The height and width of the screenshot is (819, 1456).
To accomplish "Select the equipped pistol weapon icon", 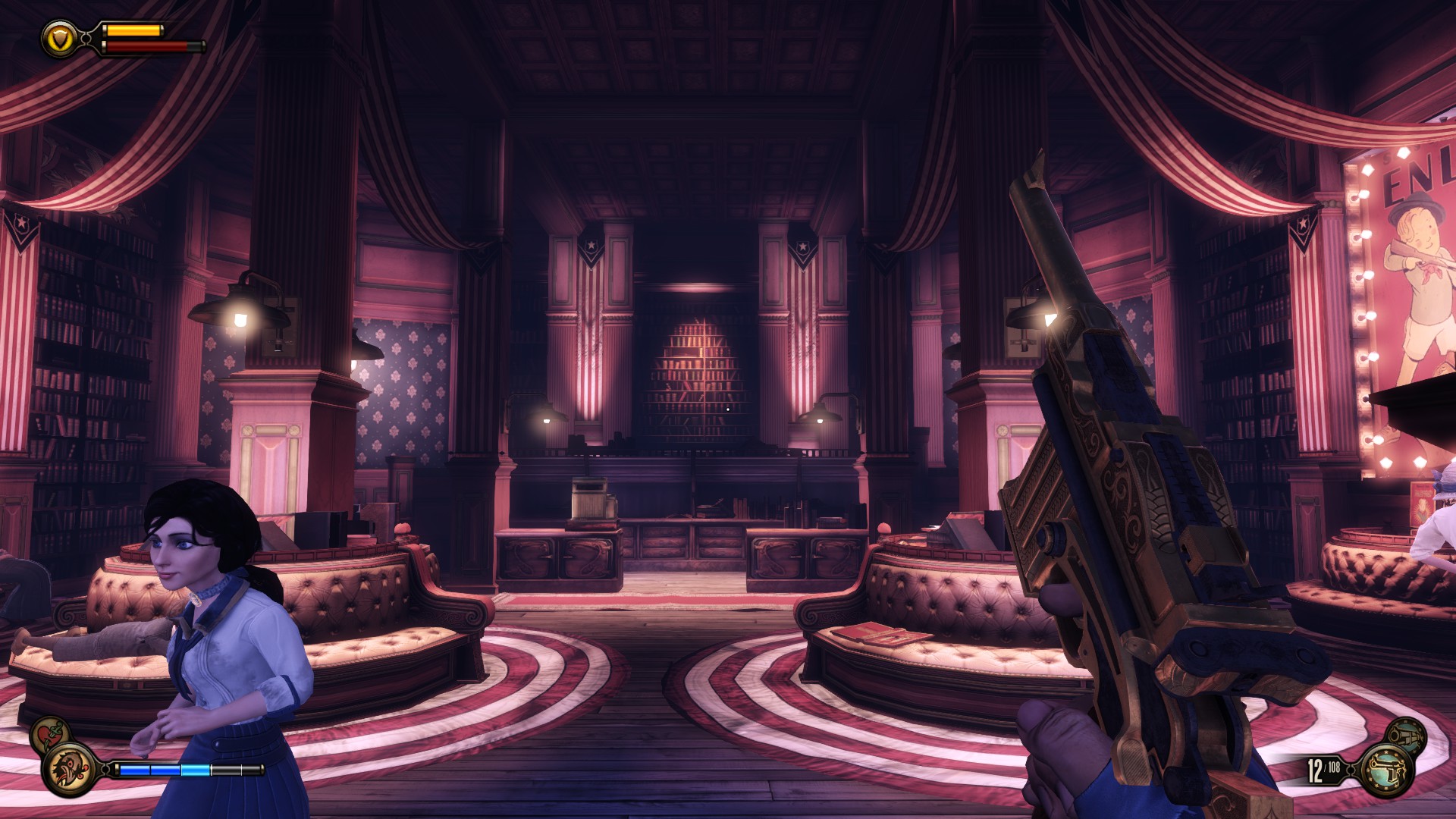I will (1387, 770).
